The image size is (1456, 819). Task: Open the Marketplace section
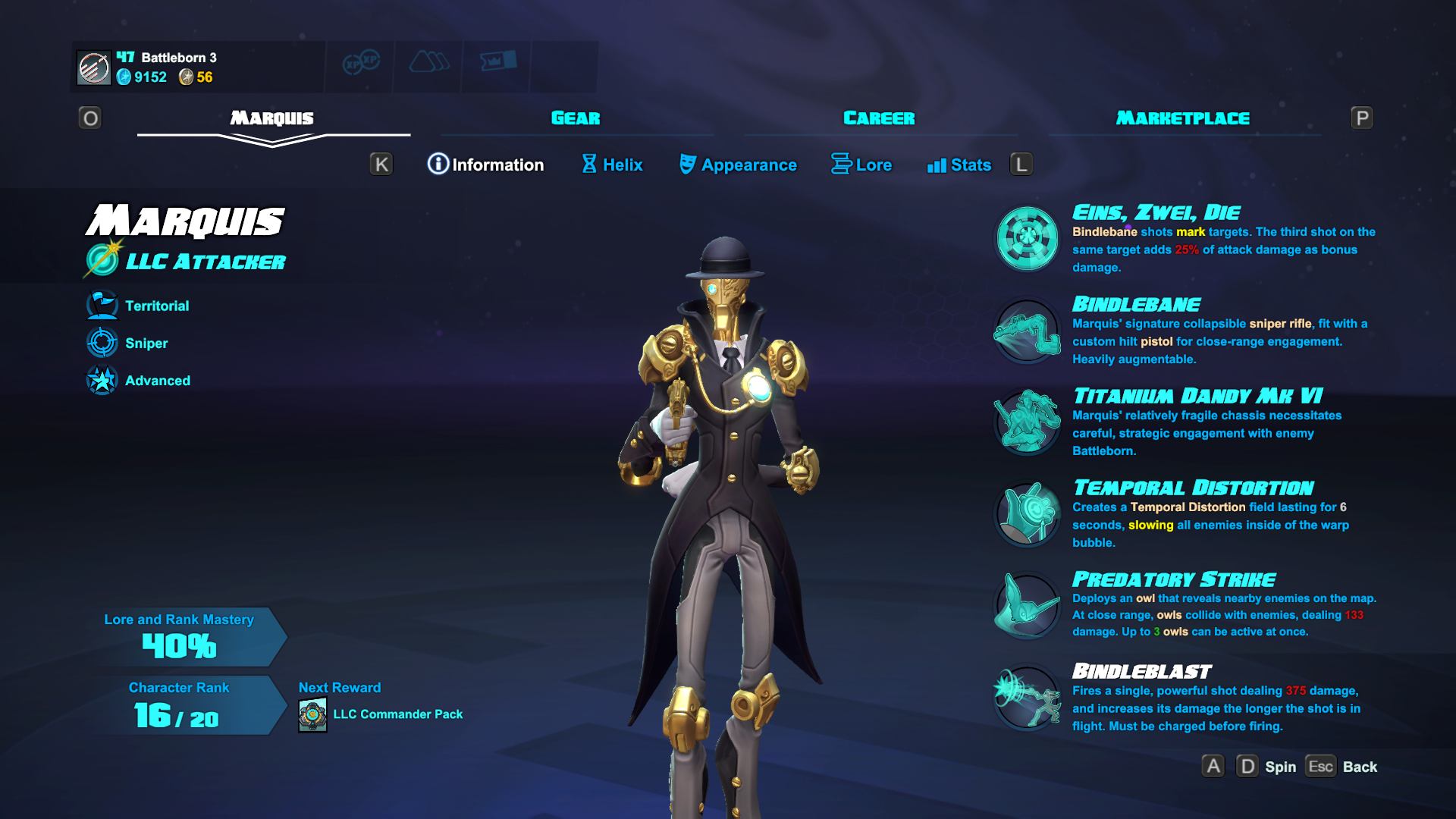pos(1181,118)
